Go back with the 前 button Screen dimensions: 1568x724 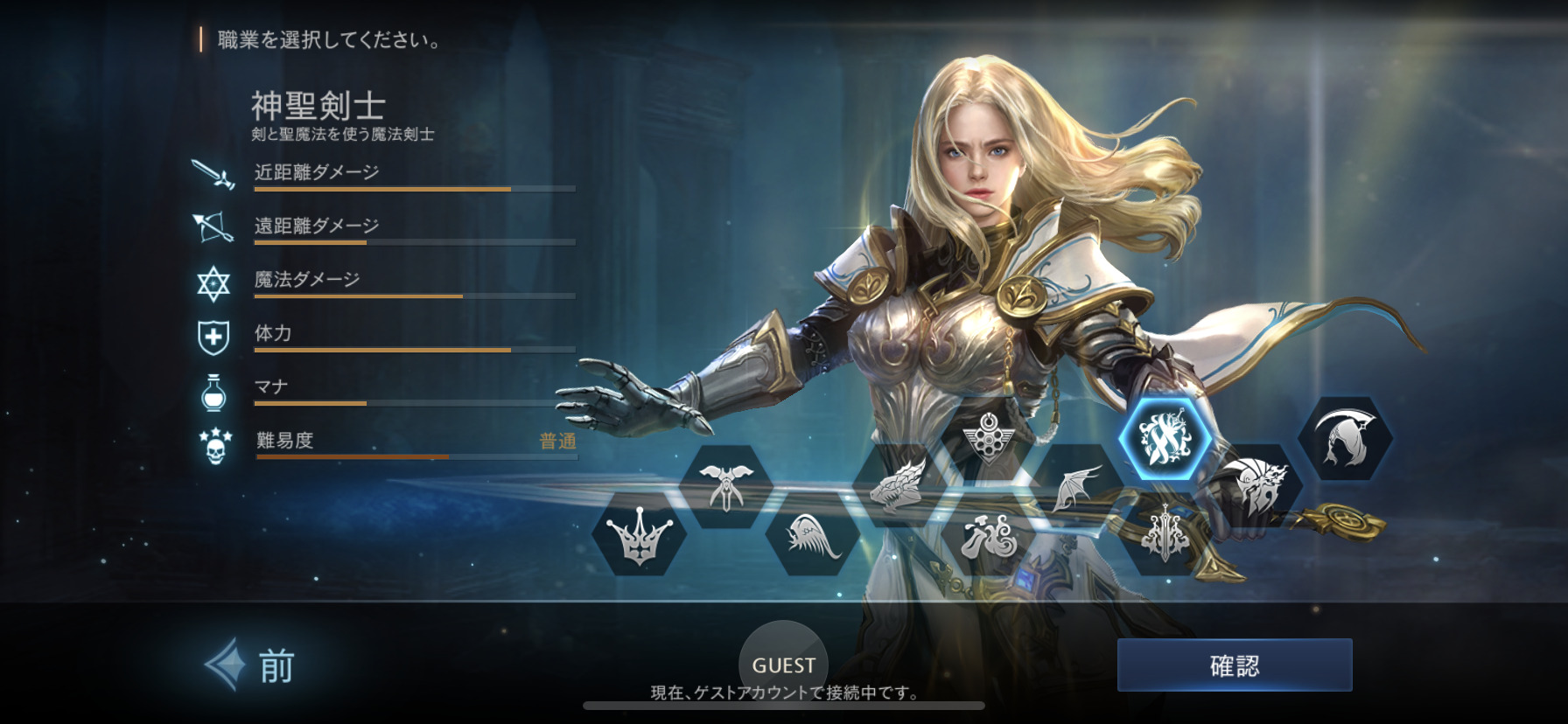click(252, 666)
